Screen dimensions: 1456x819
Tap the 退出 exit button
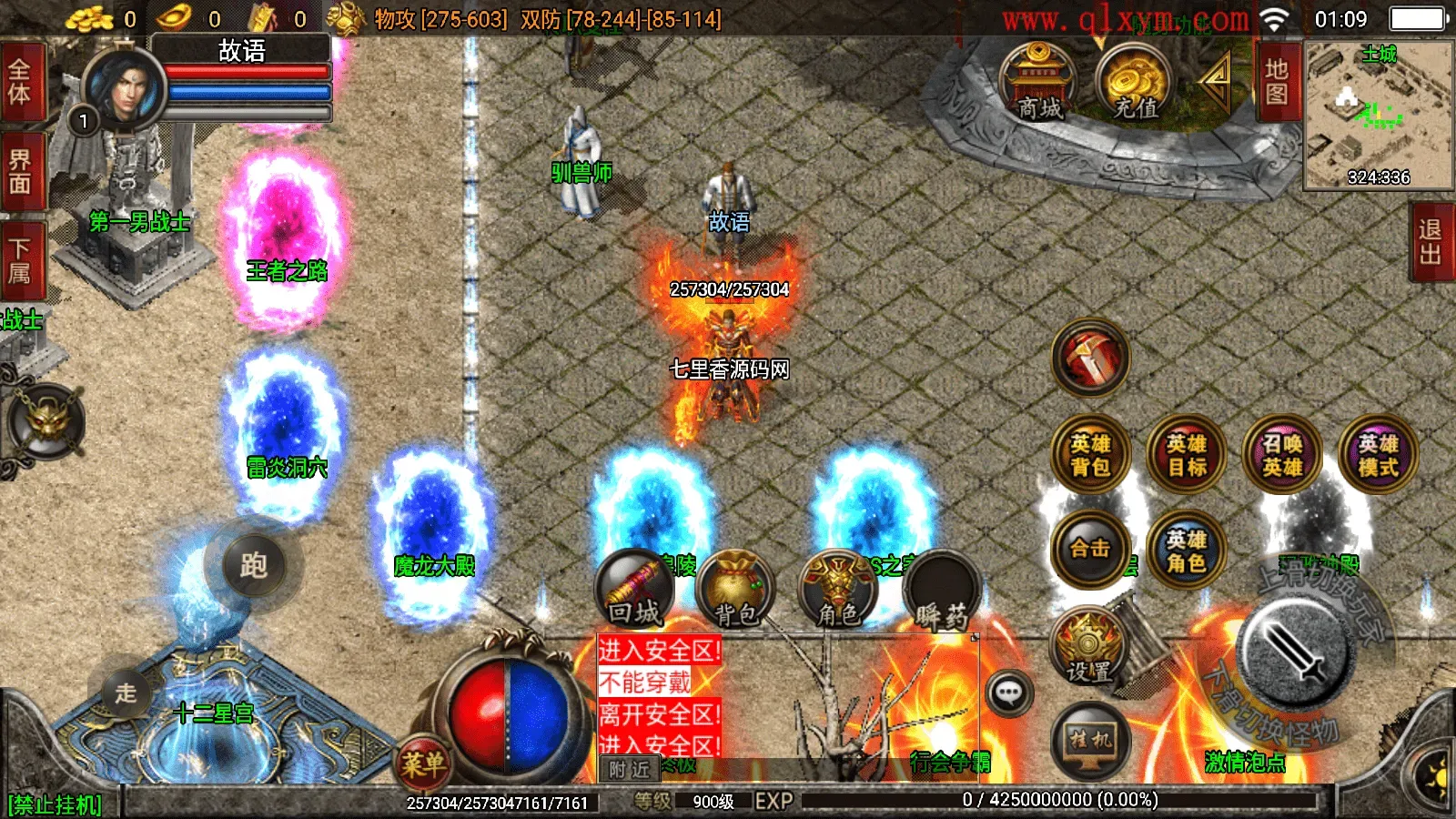1431,241
